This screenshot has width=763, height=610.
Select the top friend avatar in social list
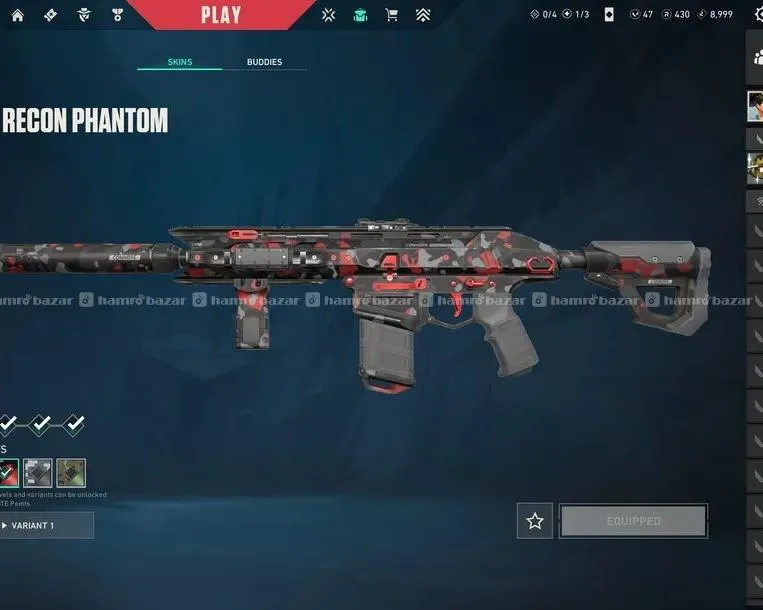[x=756, y=106]
